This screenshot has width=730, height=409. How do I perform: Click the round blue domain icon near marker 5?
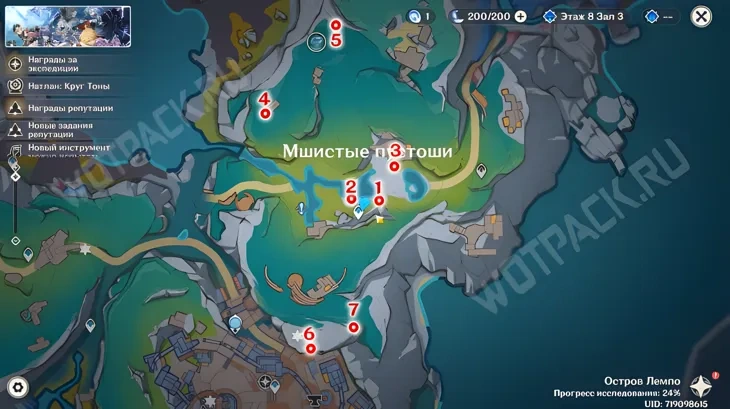317,41
